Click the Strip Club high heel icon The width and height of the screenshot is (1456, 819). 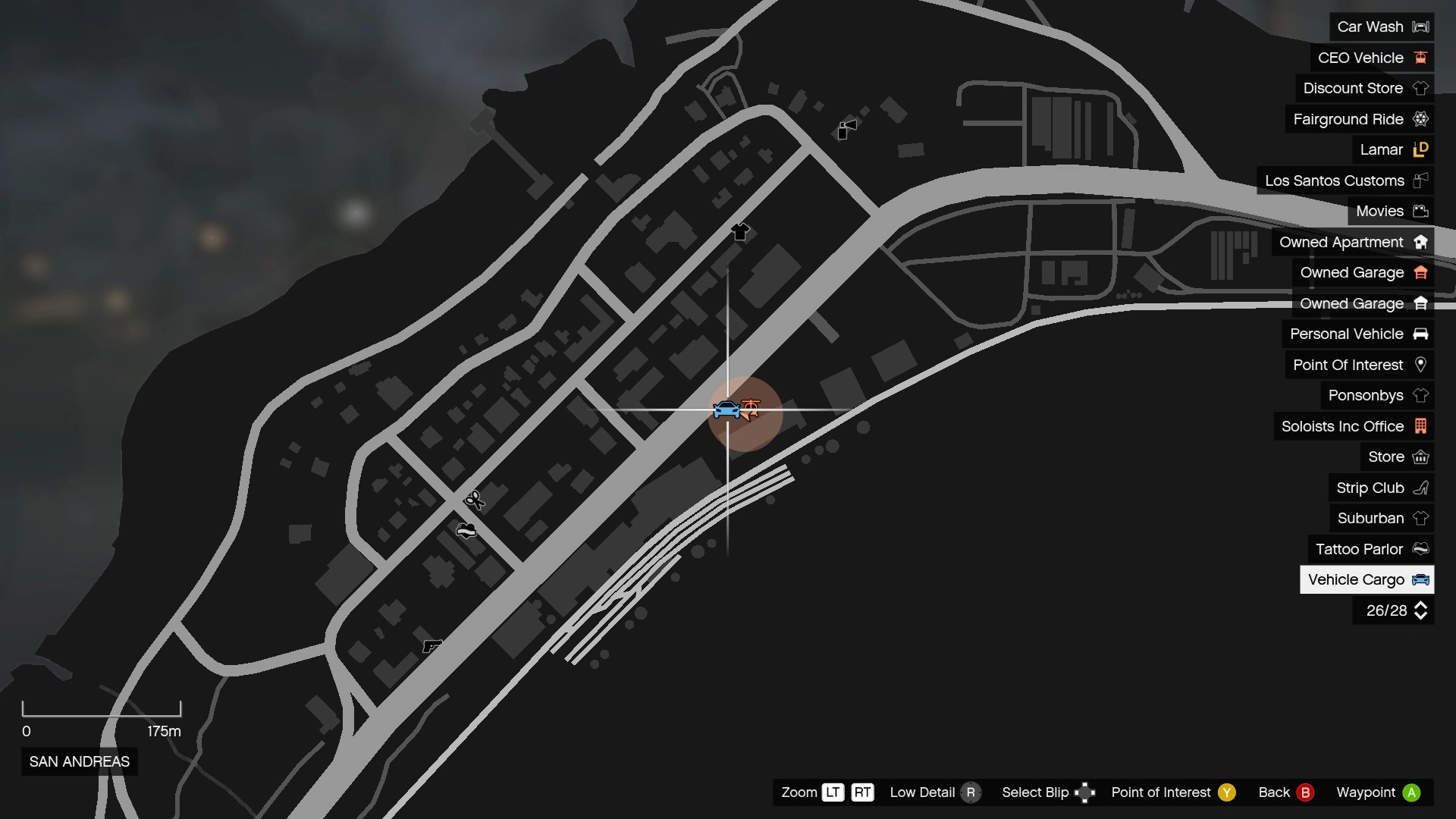click(1421, 488)
